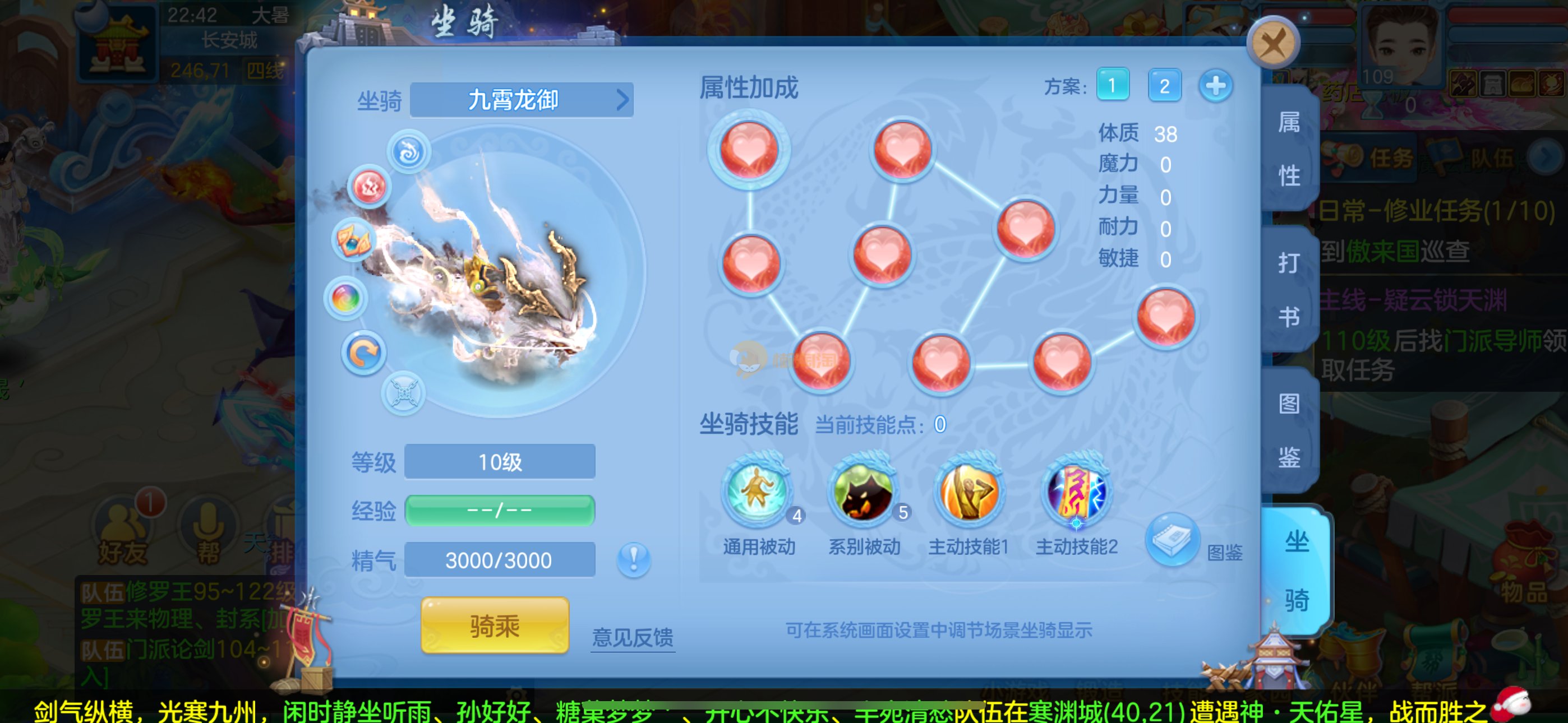Open the rainbow color dye icon
1568x723 pixels.
click(x=346, y=298)
